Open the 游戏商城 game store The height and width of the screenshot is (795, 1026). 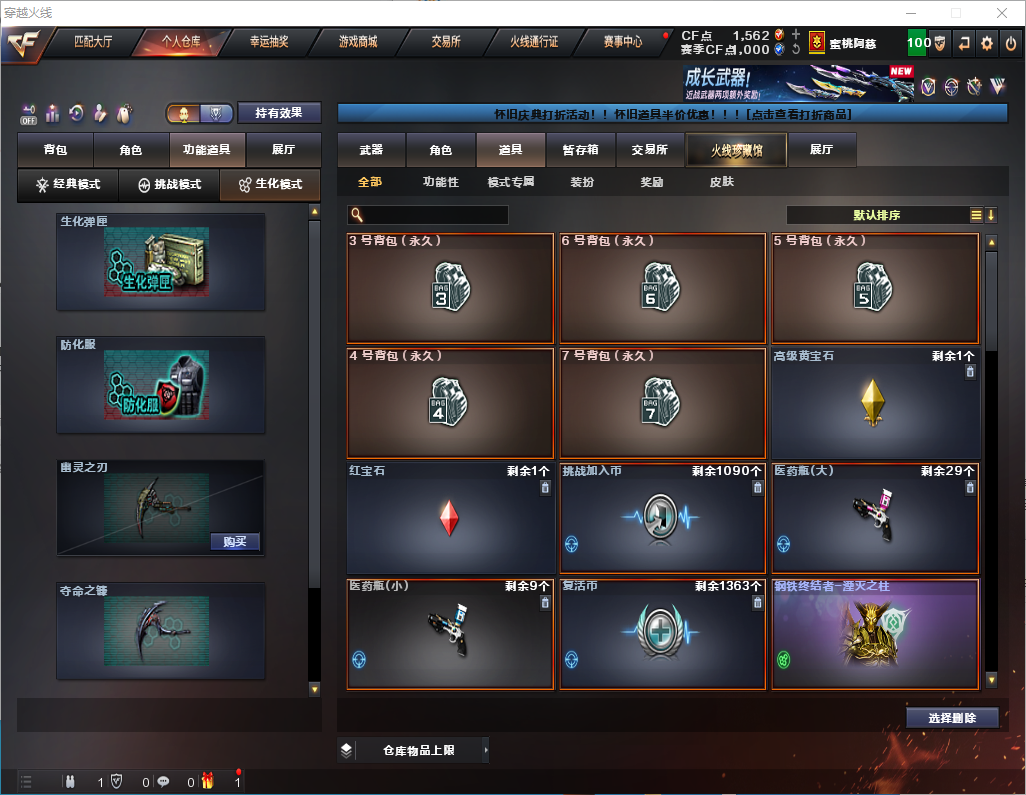pyautogui.click(x=357, y=42)
